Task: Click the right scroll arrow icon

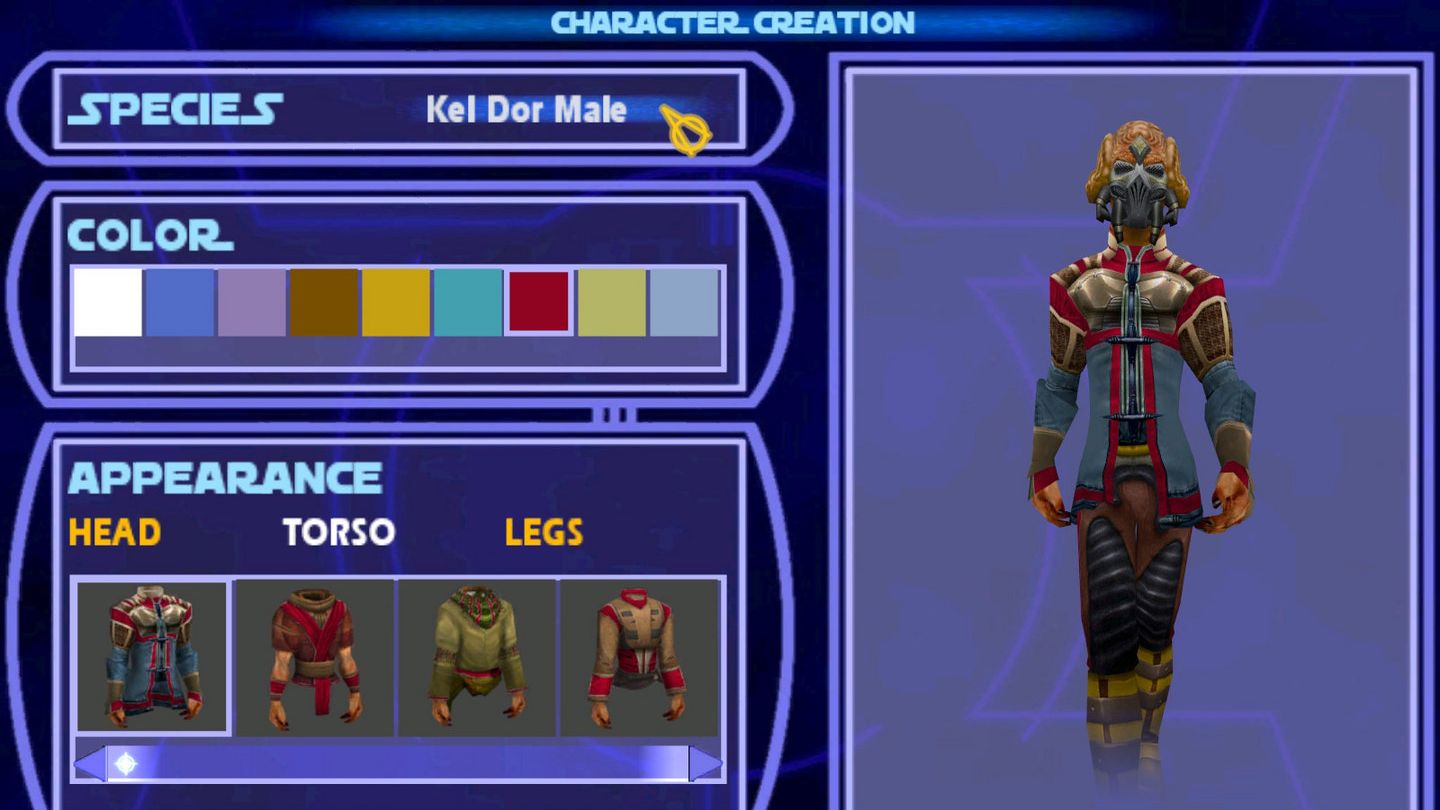Action: pos(707,763)
